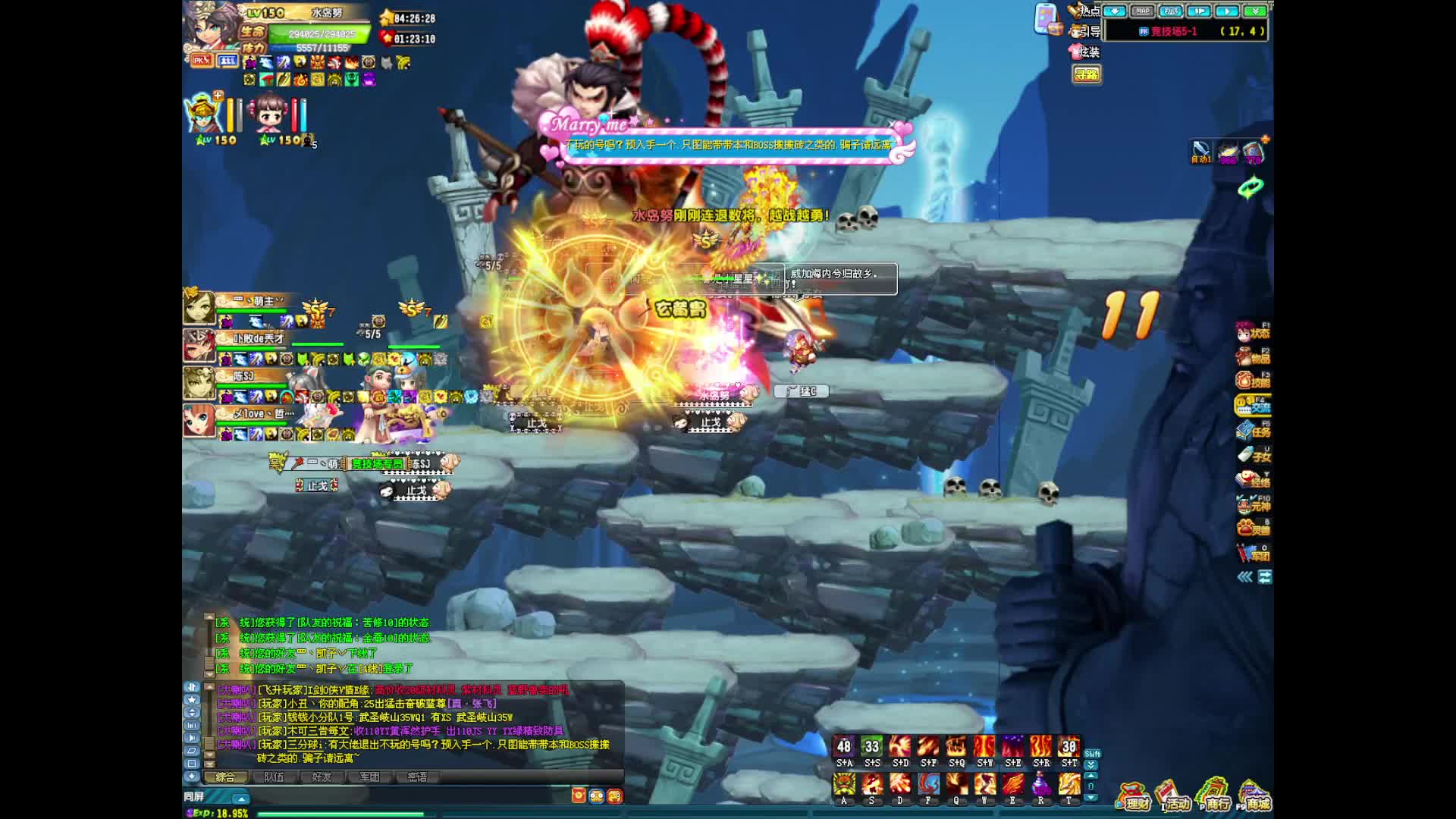Screen dimensions: 1456x819
Task: Open the 任务 quest log
Action: point(1253,431)
